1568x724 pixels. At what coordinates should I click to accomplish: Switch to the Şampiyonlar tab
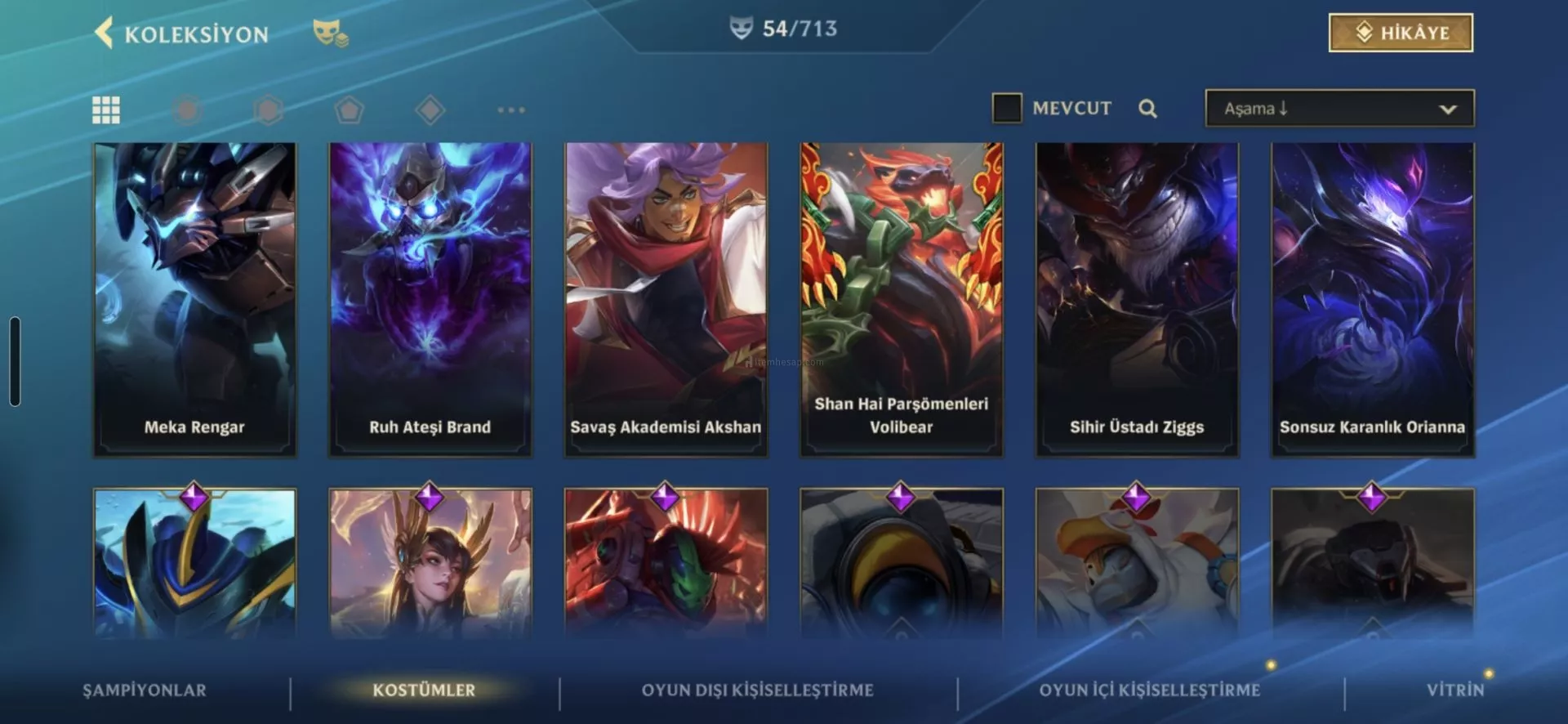tap(145, 690)
